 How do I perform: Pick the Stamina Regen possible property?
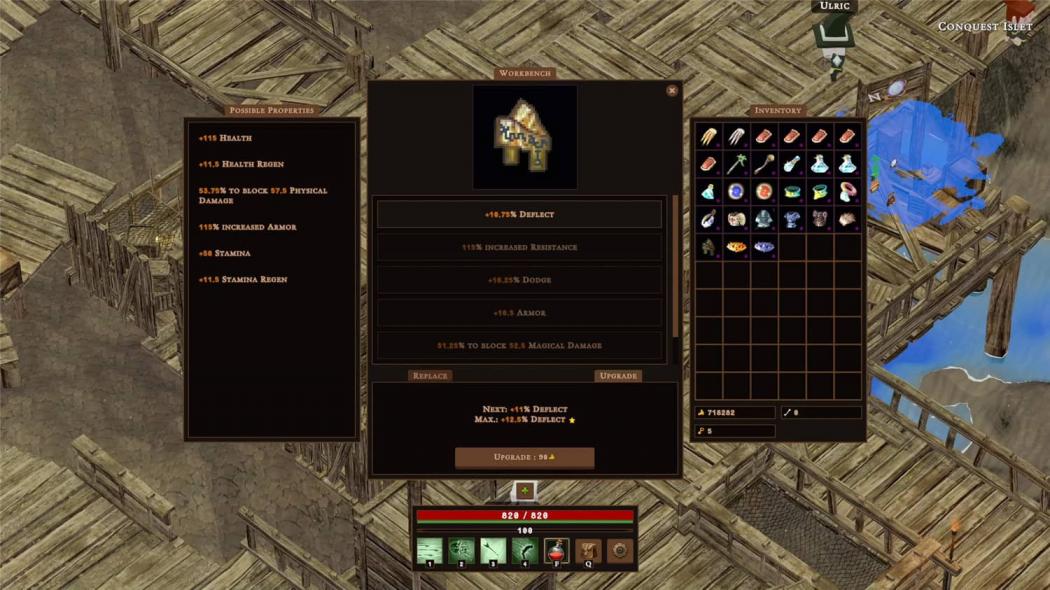click(243, 280)
